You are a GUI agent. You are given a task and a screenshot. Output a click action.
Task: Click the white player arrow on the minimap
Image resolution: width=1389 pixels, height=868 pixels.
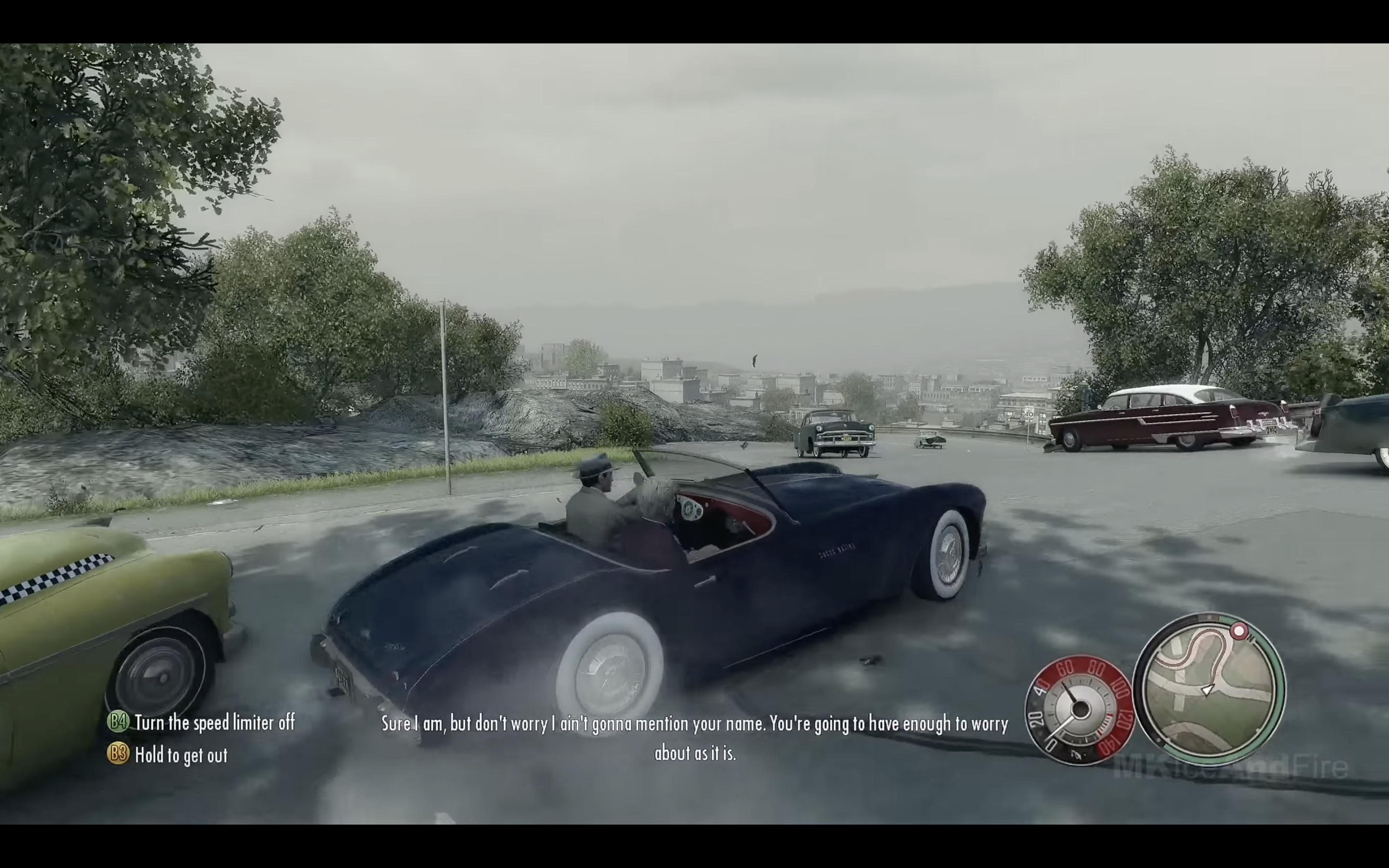(1208, 690)
